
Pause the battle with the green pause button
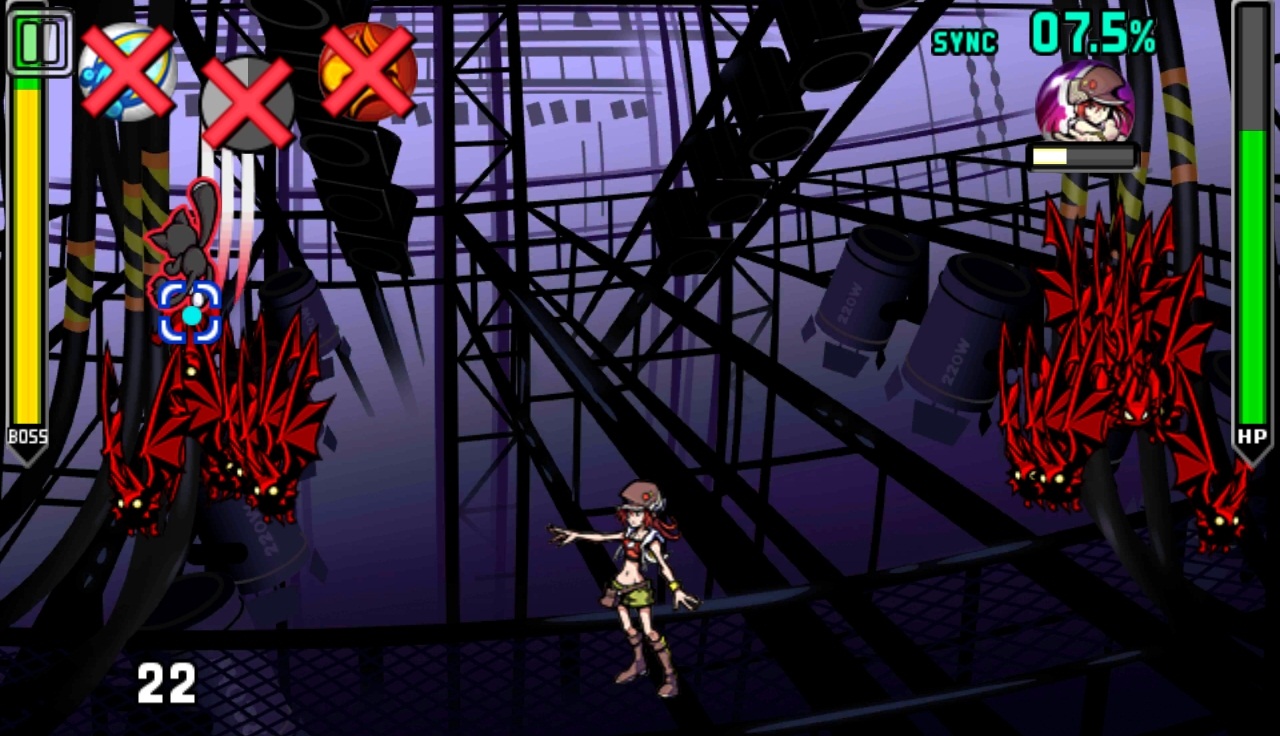pyautogui.click(x=39, y=42)
